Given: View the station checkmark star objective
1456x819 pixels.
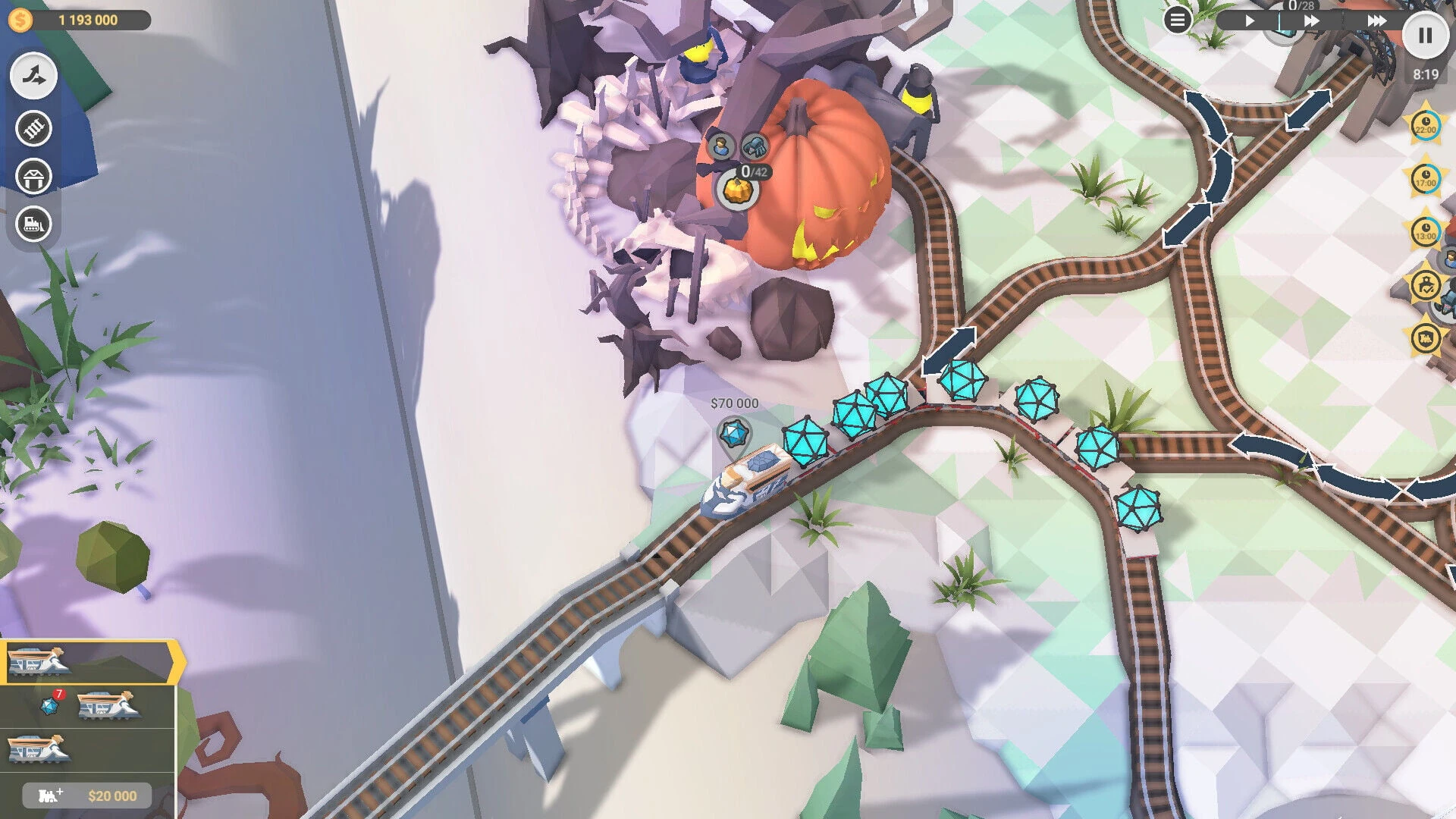Looking at the screenshot, I should [1426, 285].
